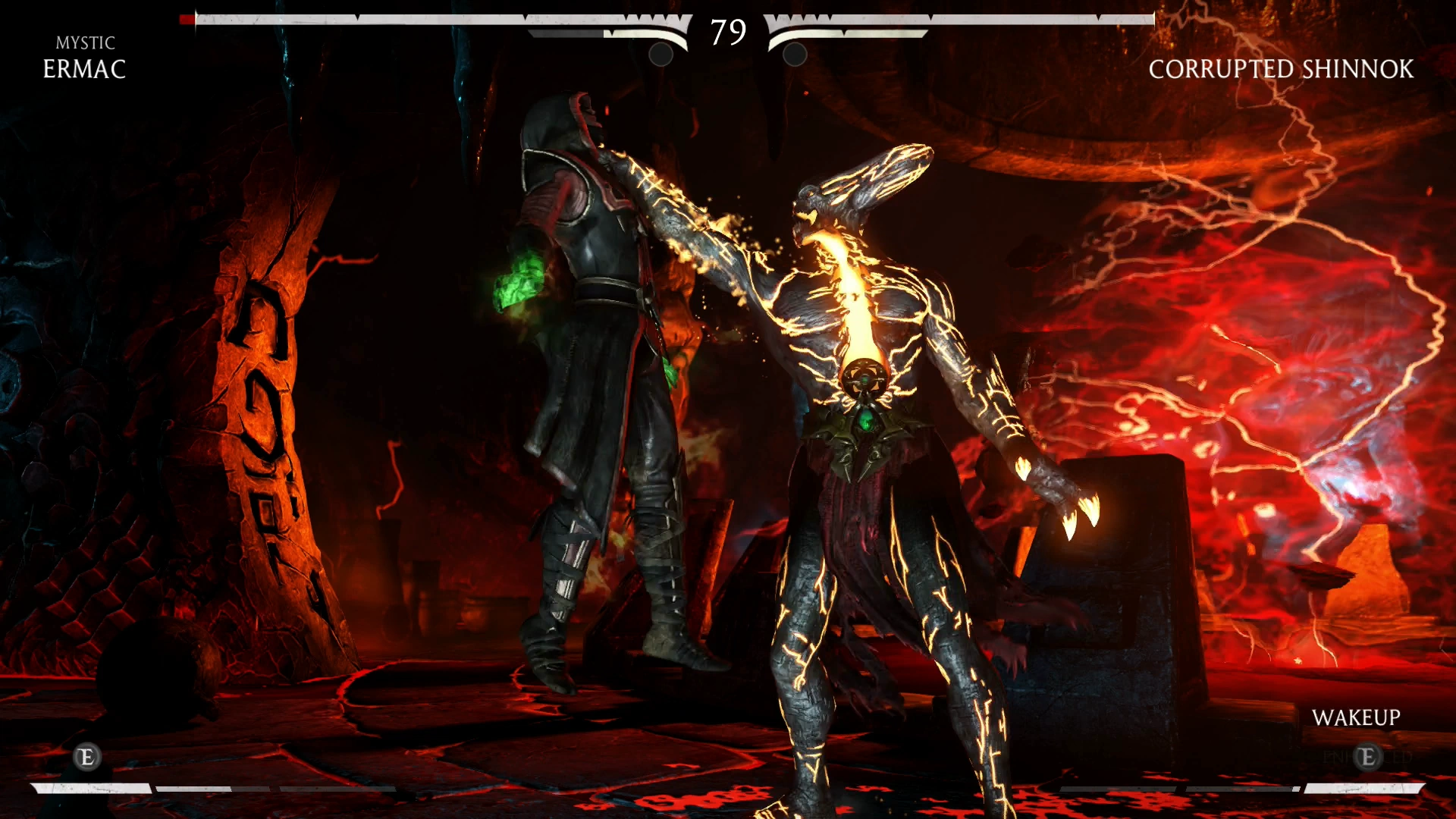Click the left 'E' enhanced meter icon
The width and height of the screenshot is (1456, 819).
coord(87,756)
